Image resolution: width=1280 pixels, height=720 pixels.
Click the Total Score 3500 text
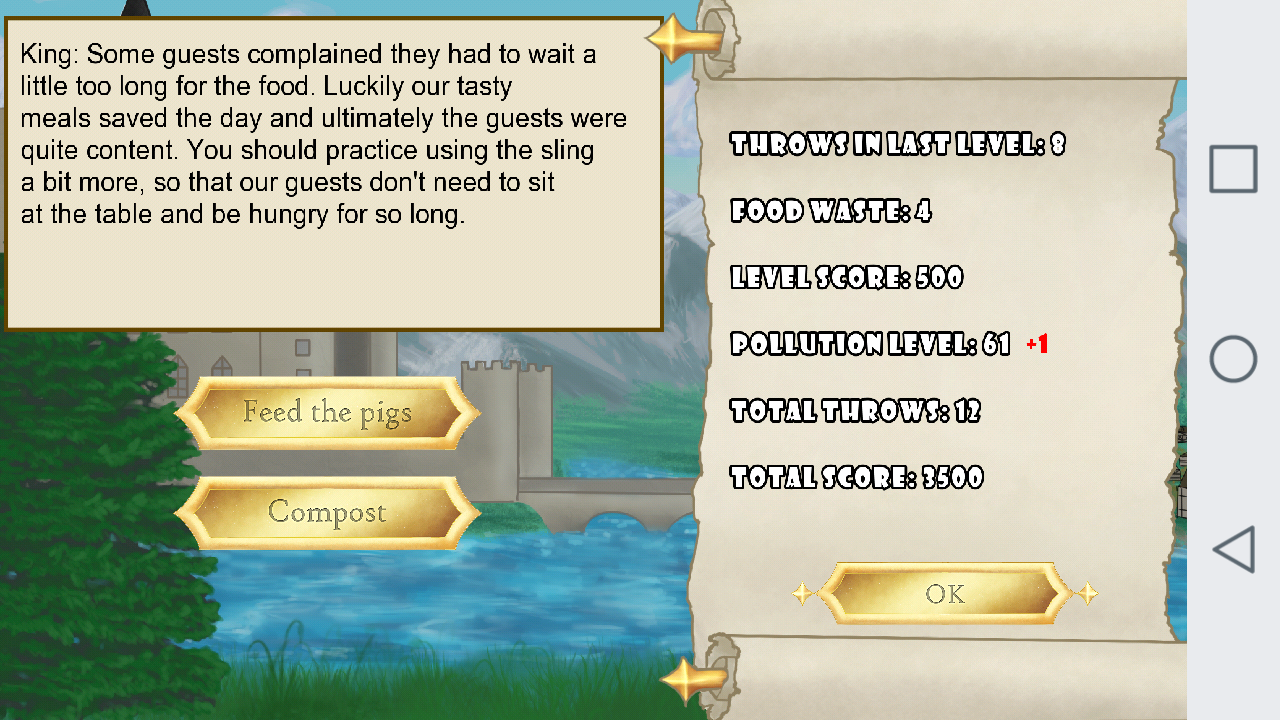point(858,477)
